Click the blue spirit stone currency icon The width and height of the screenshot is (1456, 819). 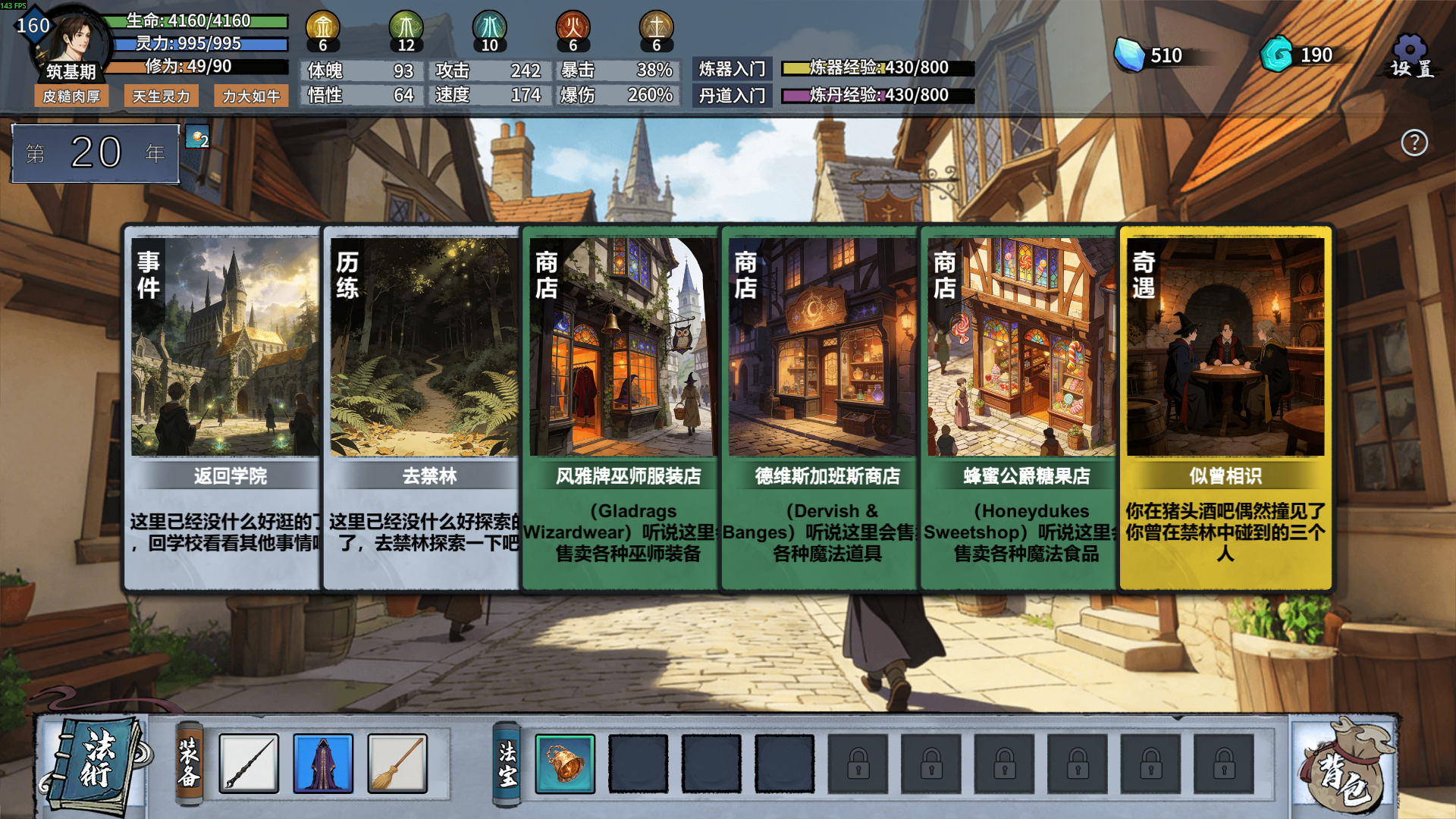tap(1129, 55)
